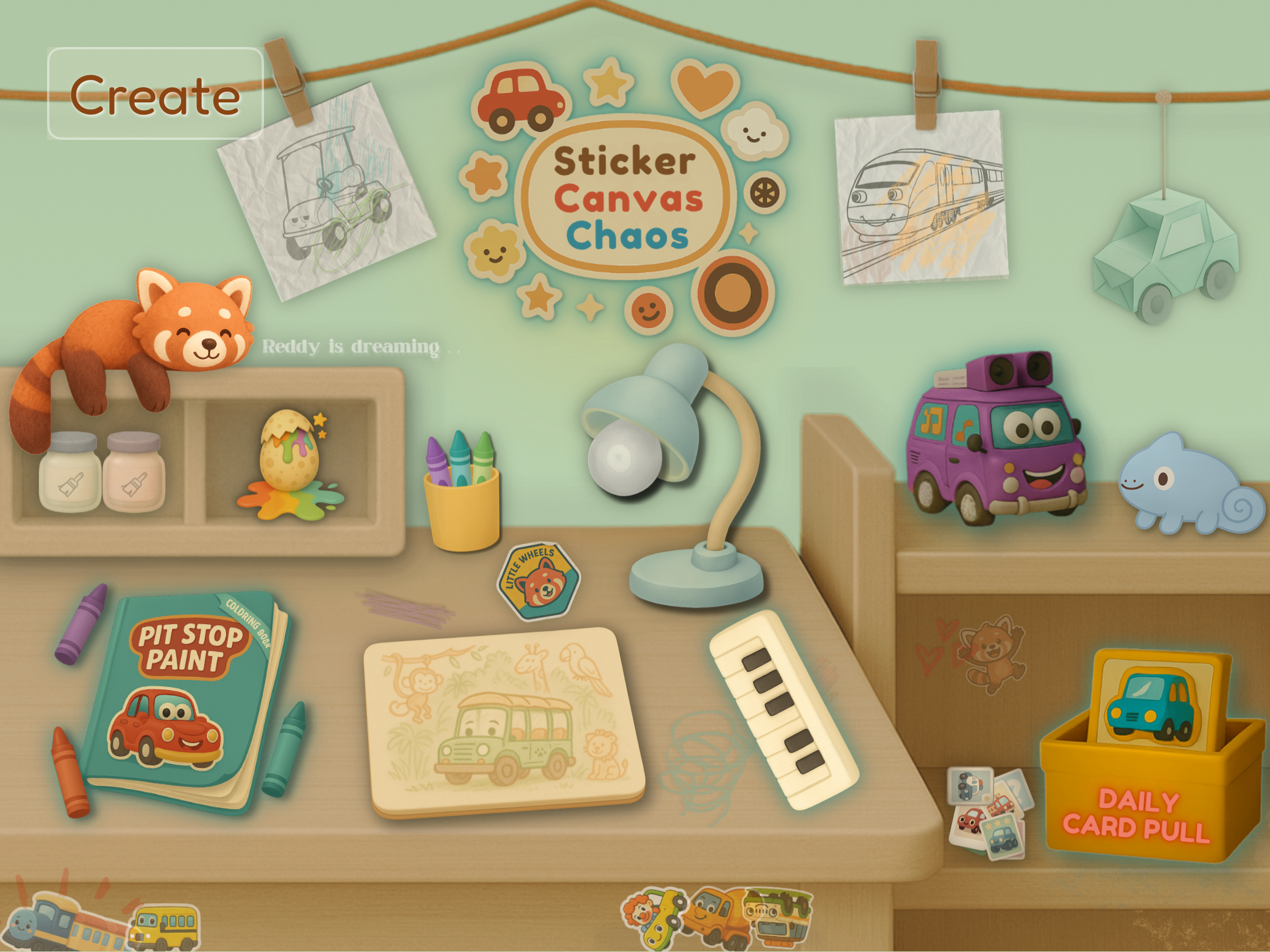
Task: Pick the yellow cup of crayons
Action: [x=462, y=500]
